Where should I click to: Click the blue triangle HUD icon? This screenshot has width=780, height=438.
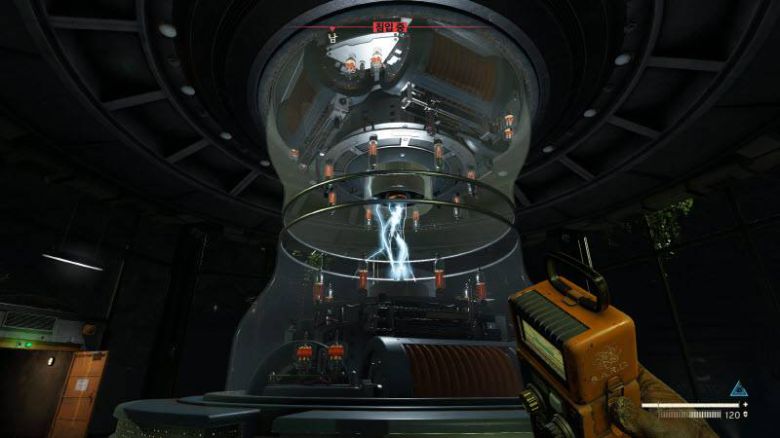click(739, 389)
